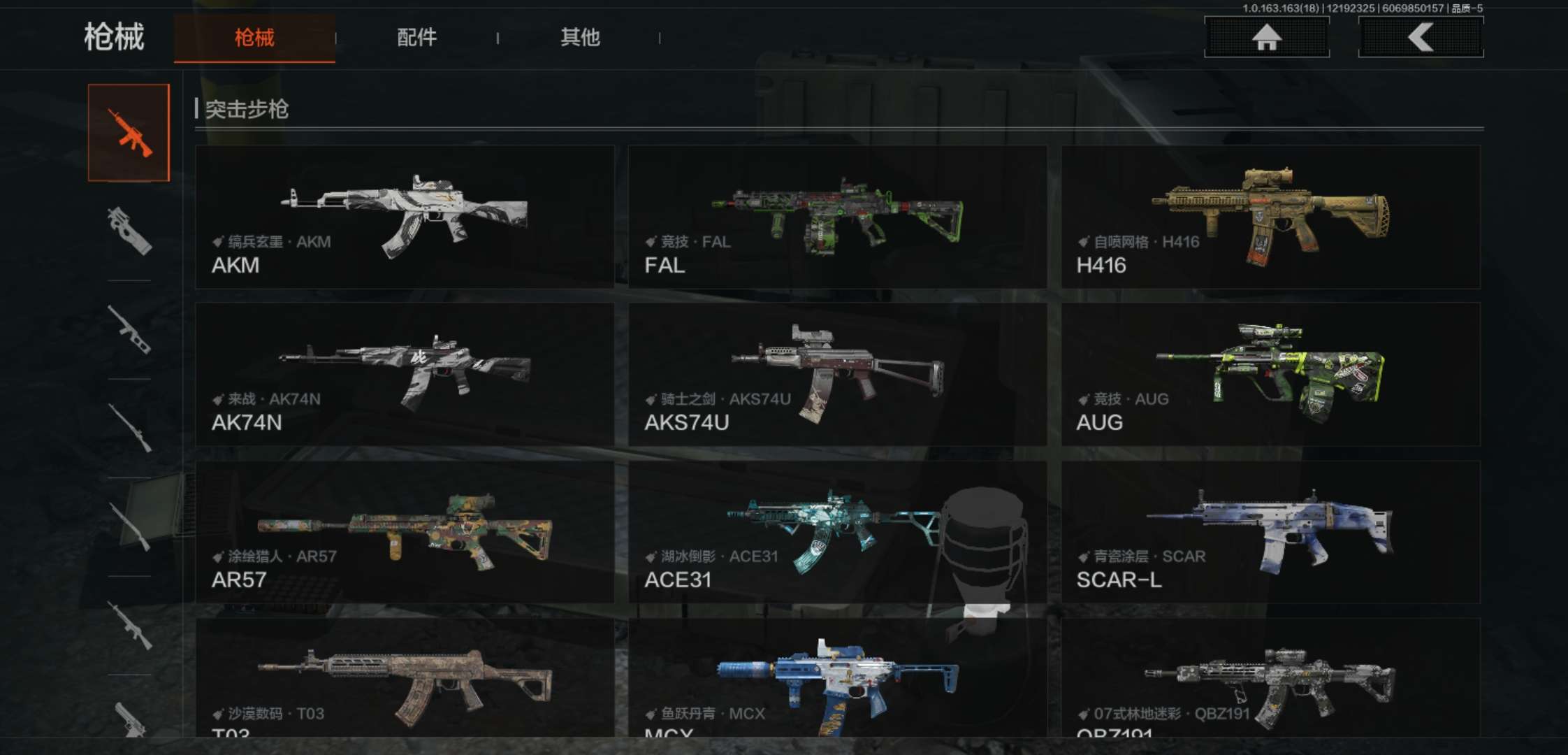This screenshot has height=755, width=1568.
Task: Select the 其他 tab
Action: point(580,38)
